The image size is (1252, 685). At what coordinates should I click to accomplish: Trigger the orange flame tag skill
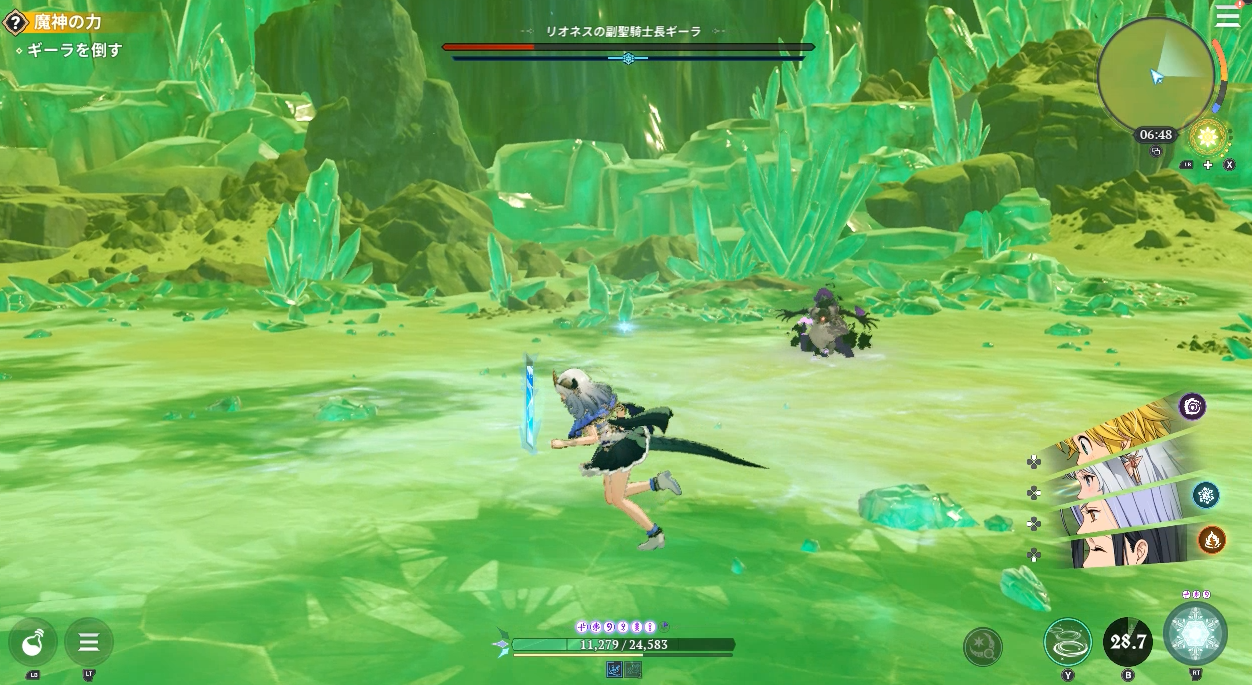point(1212,540)
